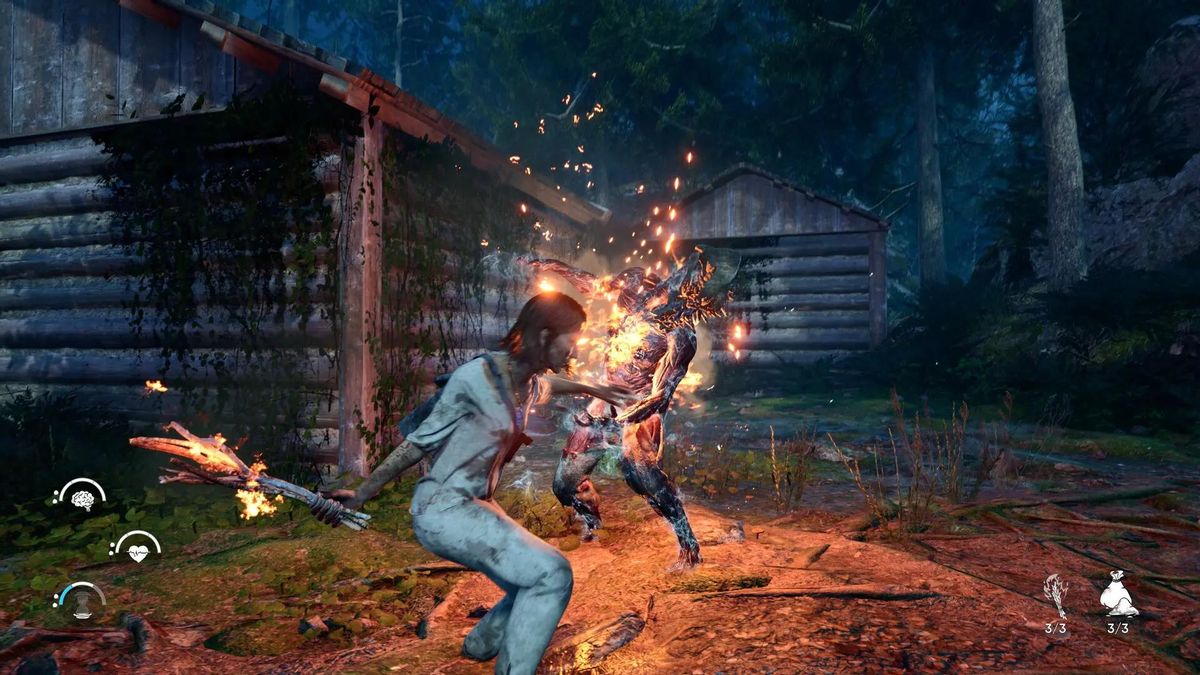Image resolution: width=1200 pixels, height=675 pixels.
Task: Select the salt pouch item icon
Action: tap(1118, 597)
